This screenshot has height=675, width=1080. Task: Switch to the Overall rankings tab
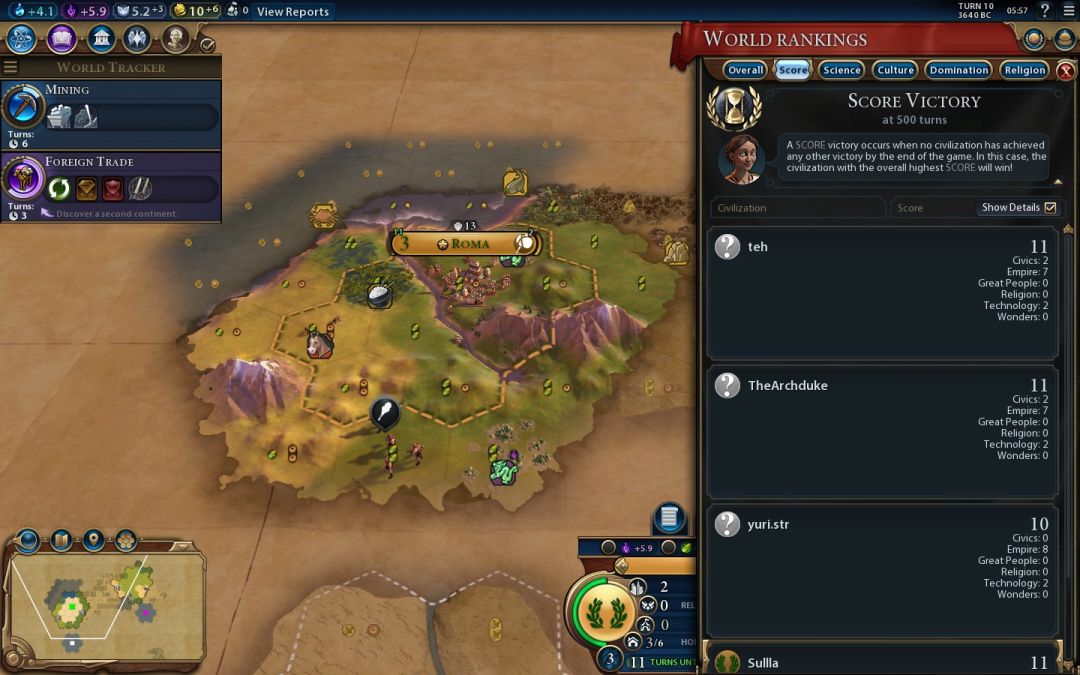click(746, 70)
